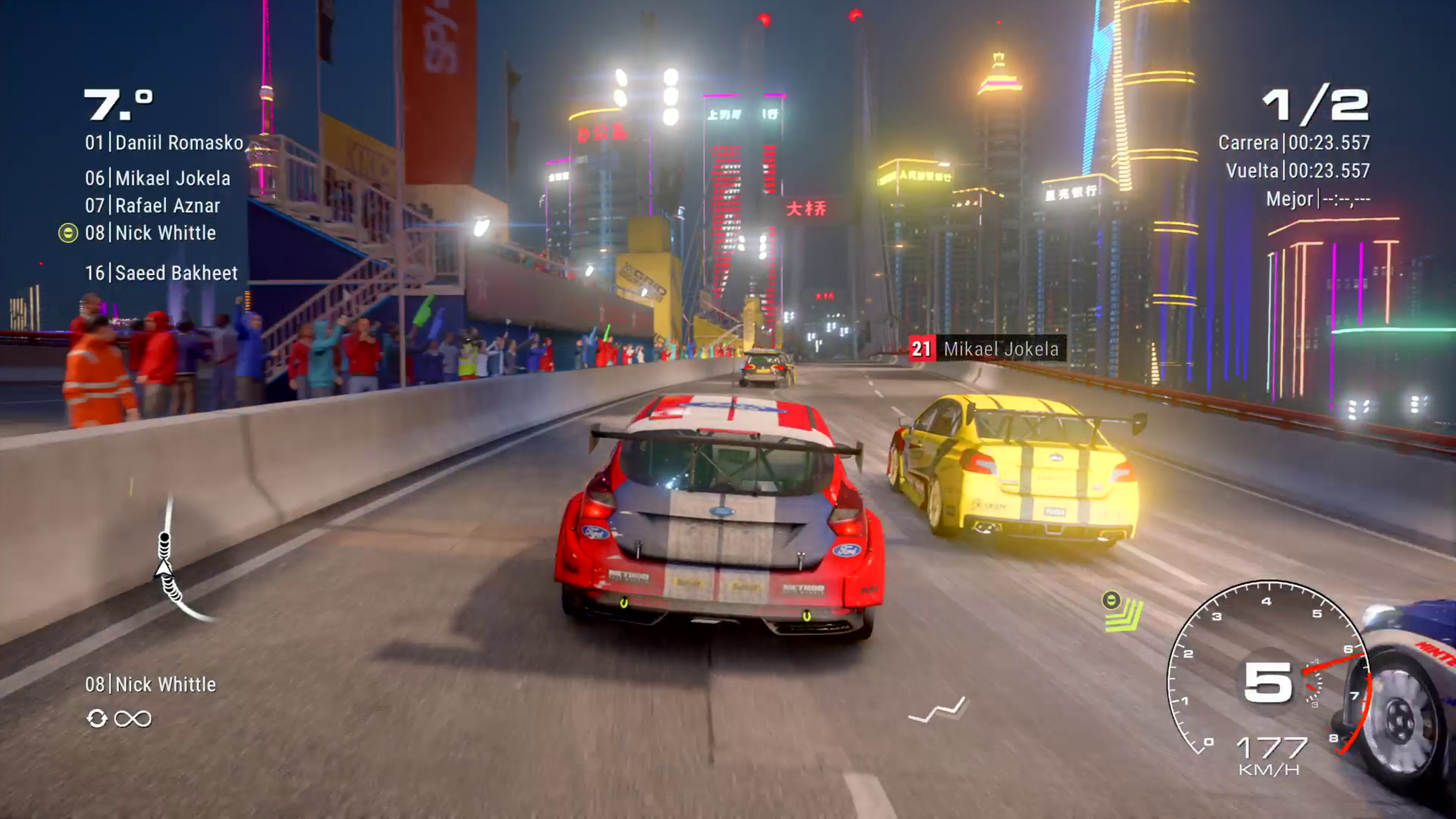Pick Rafael Aznar's standings entry

152,206
